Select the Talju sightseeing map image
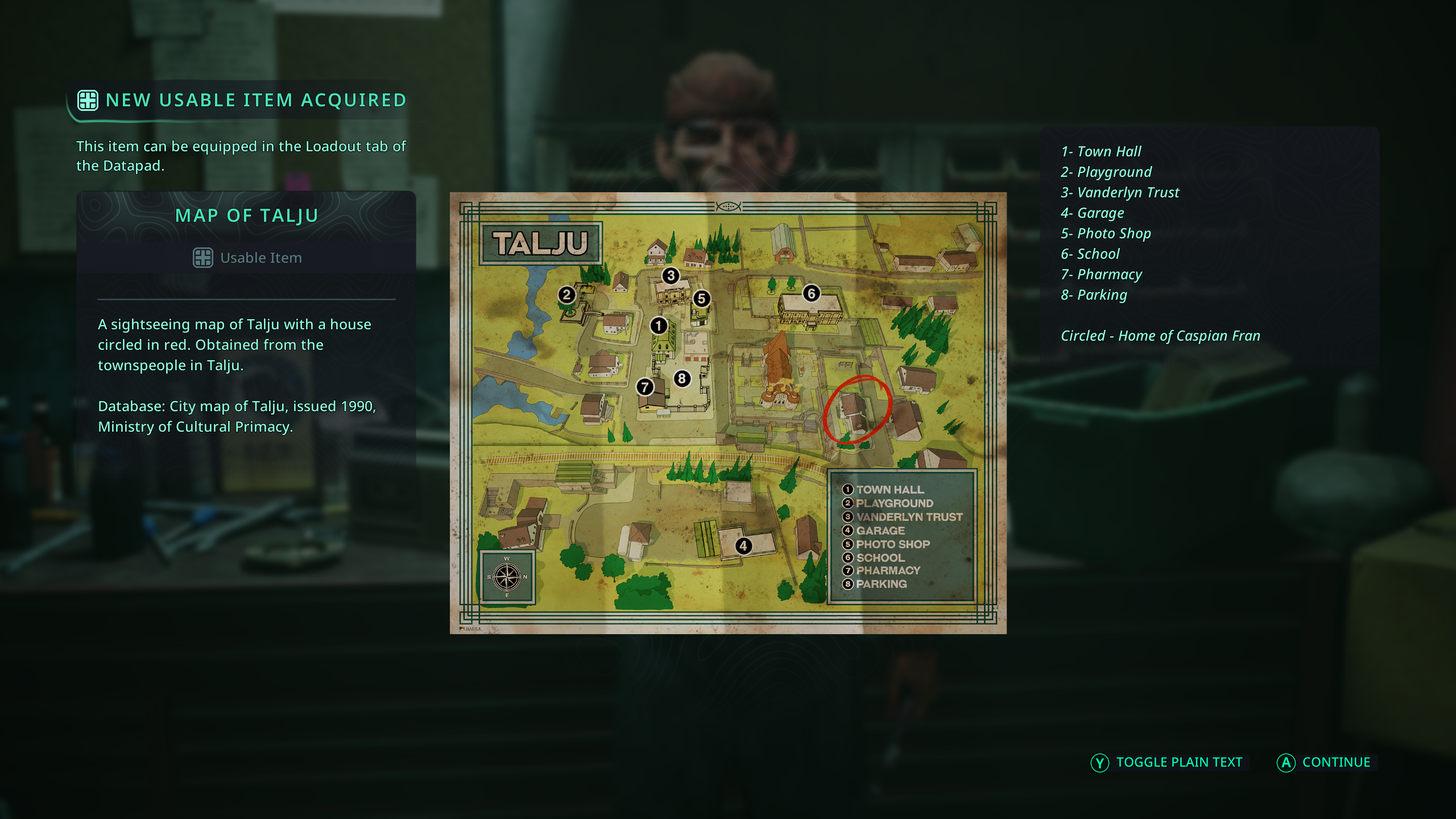 click(728, 413)
